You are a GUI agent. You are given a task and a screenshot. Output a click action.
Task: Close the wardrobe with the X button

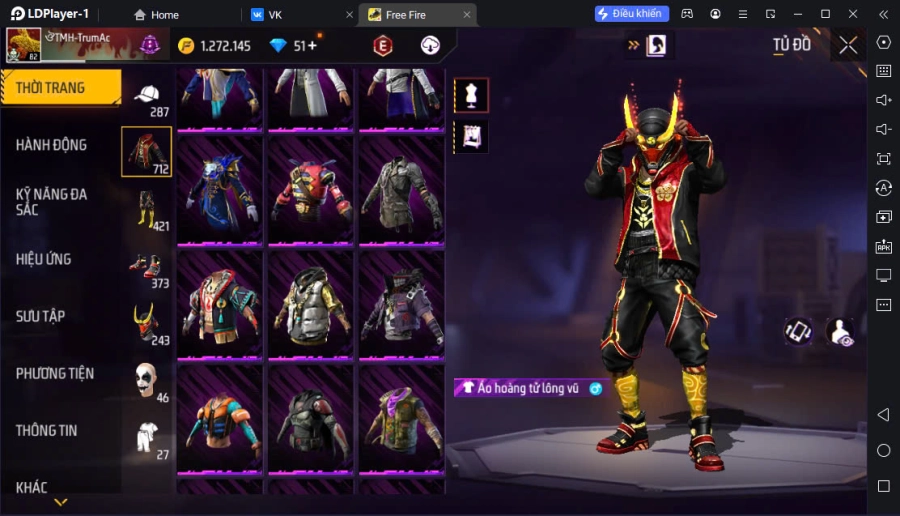tap(848, 45)
